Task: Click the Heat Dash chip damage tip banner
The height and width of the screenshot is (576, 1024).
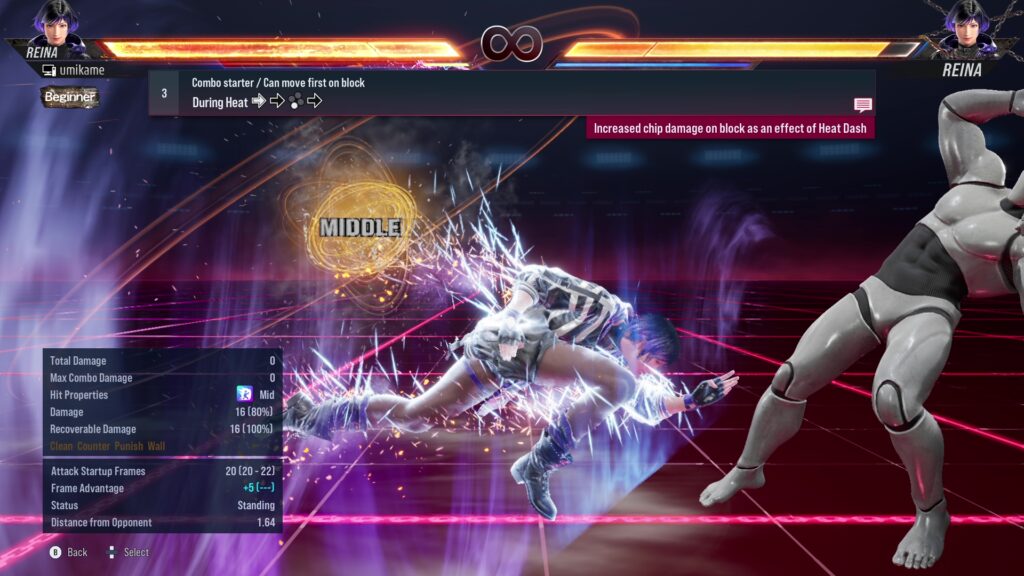Action: point(730,128)
